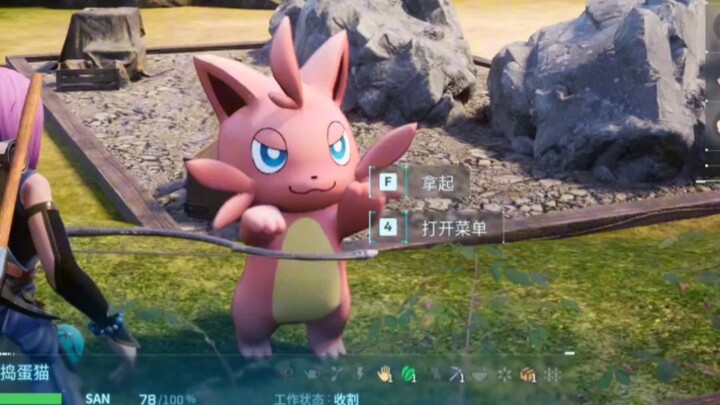Select the green leaf Gathering icon
720x405 pixels.
407,374
